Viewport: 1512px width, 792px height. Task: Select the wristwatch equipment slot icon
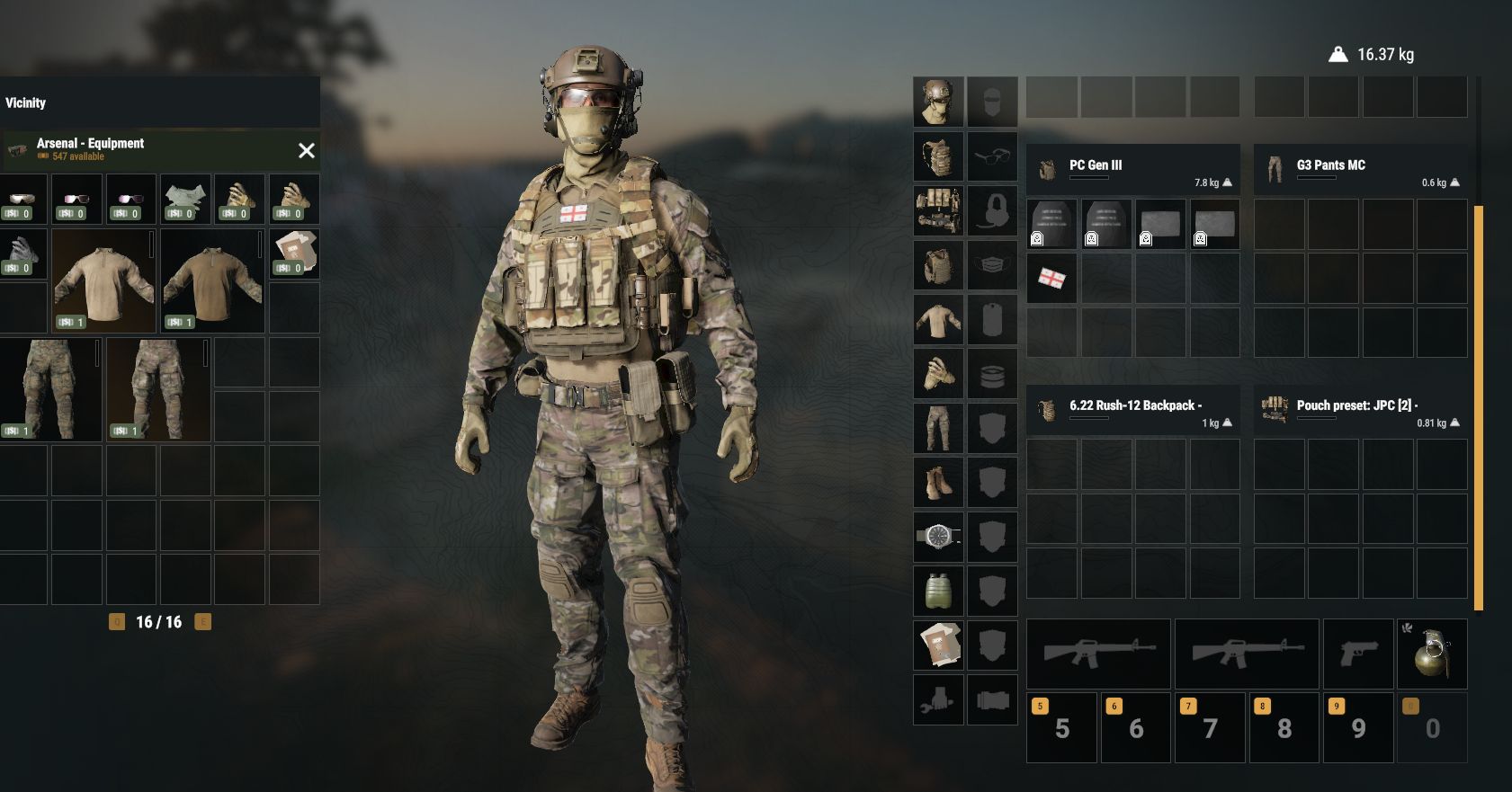coord(938,536)
